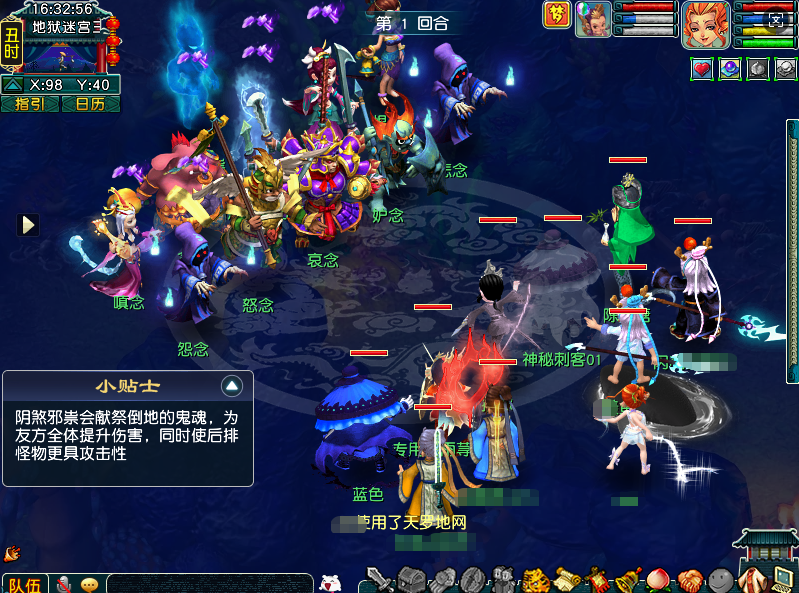Open the treasure chest inventory icon

coord(411,579)
